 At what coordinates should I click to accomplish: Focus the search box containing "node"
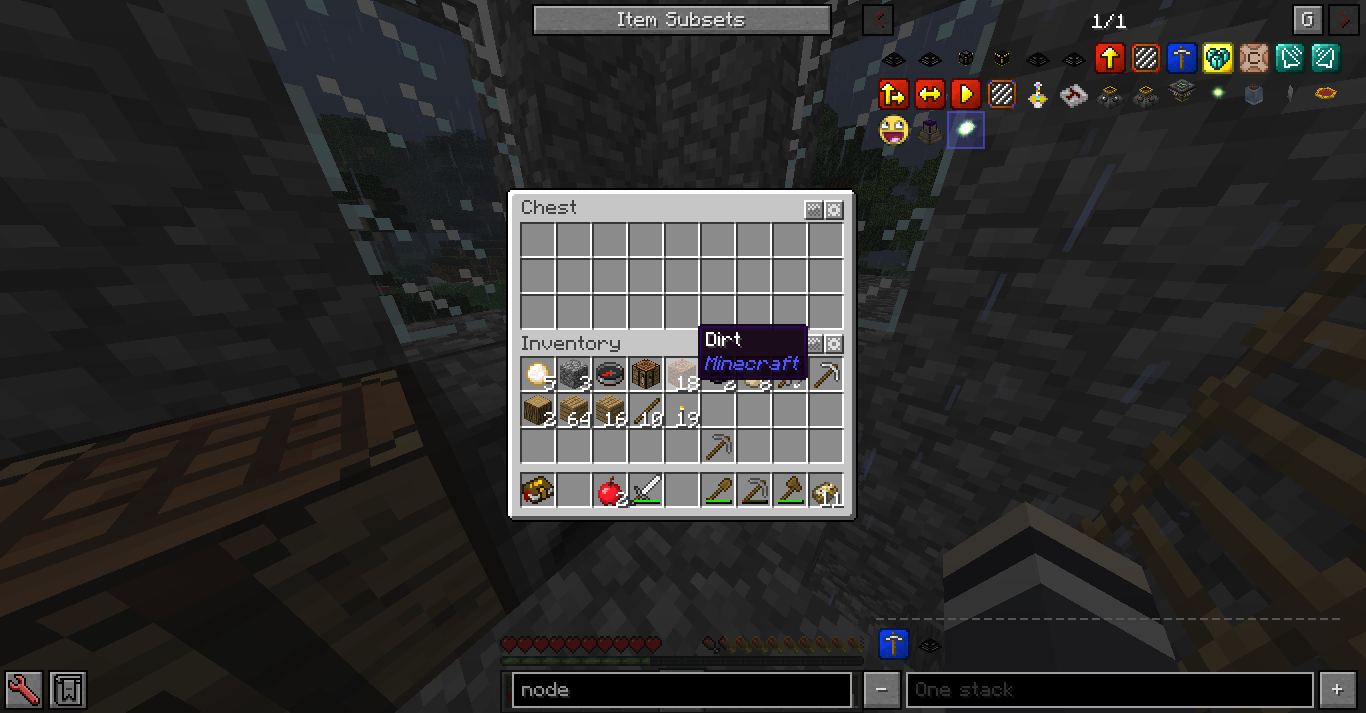pos(681,690)
